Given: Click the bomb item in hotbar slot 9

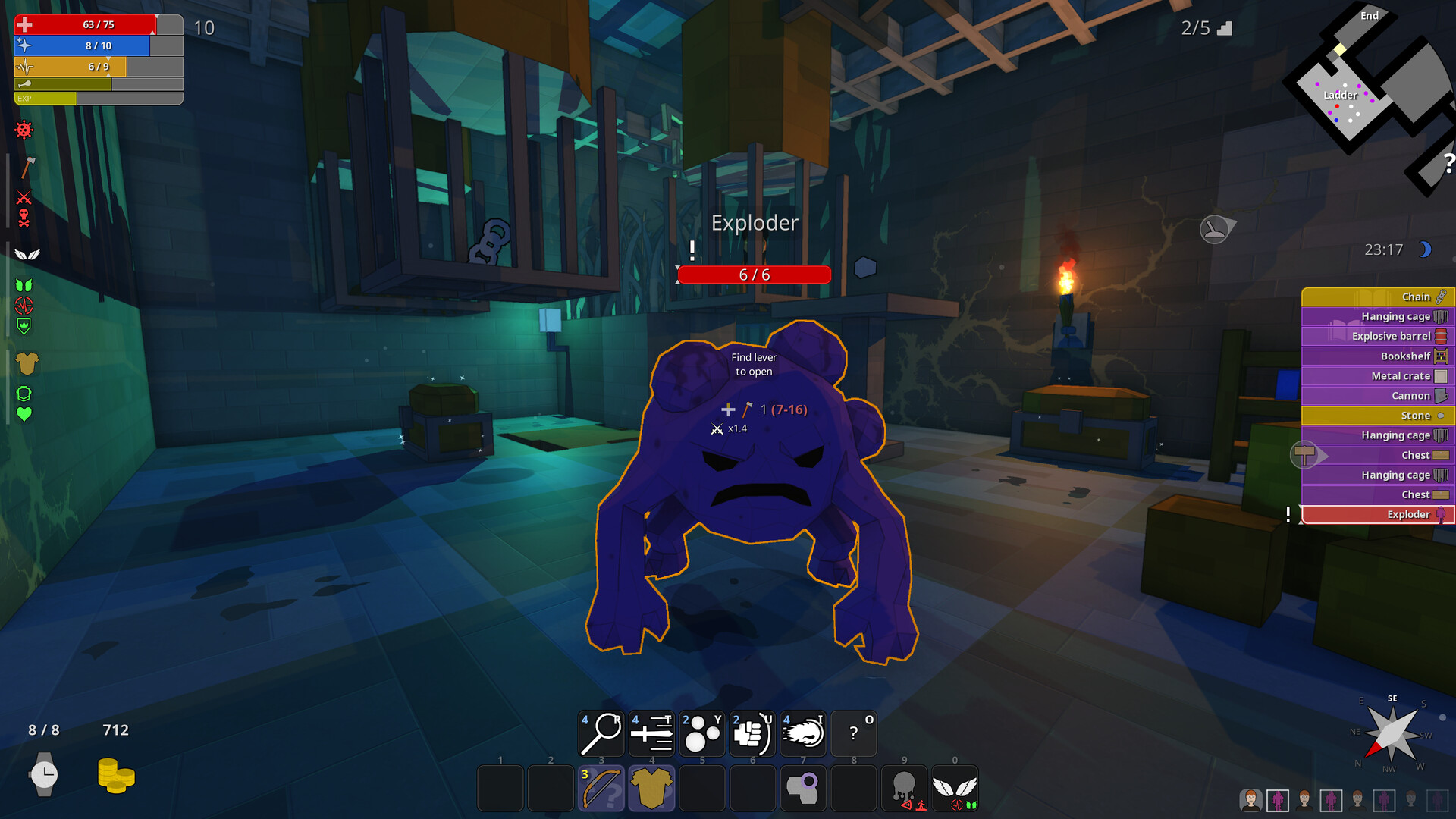Looking at the screenshot, I should point(904,789).
